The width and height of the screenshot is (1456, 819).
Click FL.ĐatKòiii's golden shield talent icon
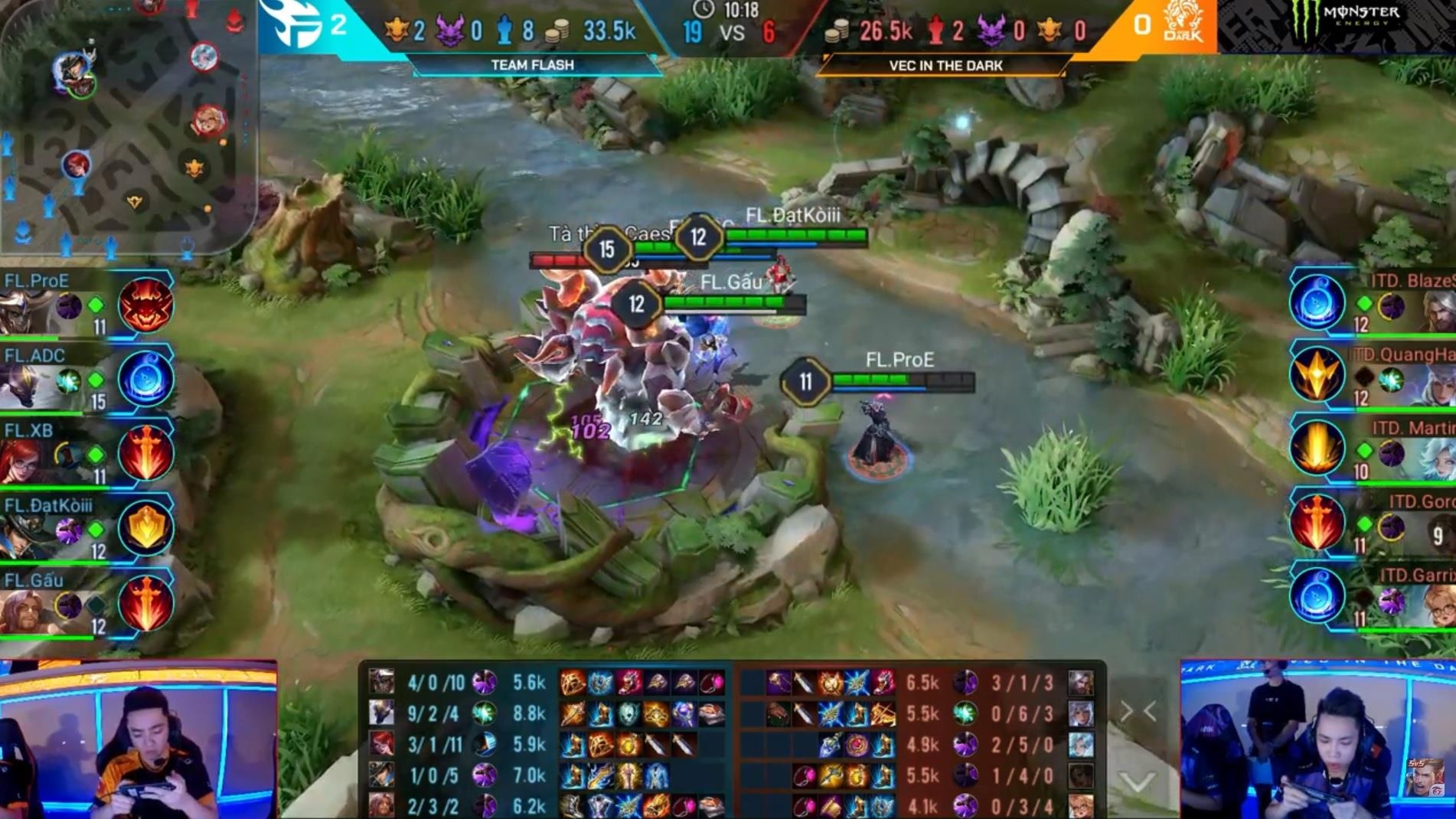(145, 527)
